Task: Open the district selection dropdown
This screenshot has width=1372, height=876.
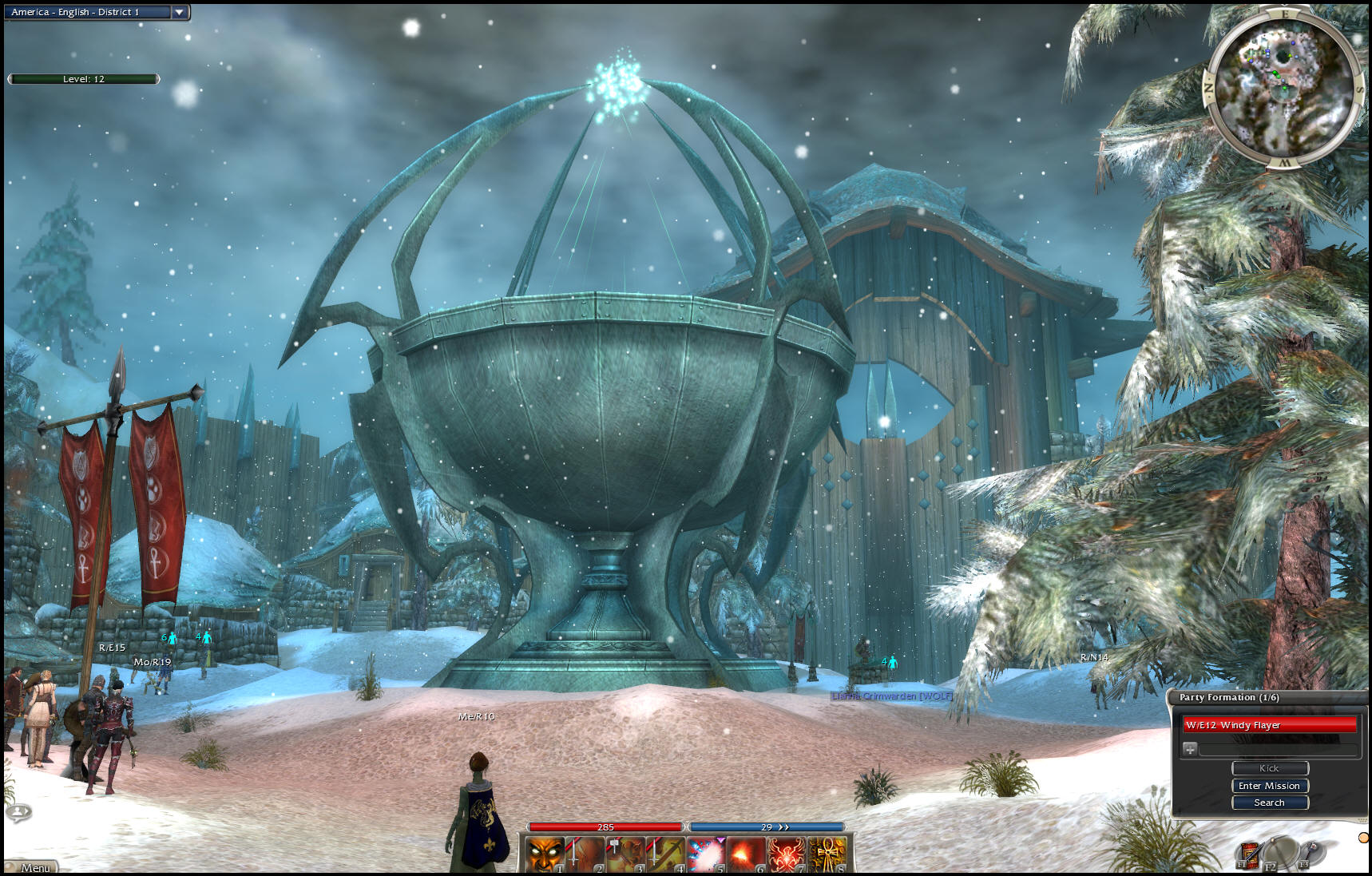Action: [x=180, y=12]
